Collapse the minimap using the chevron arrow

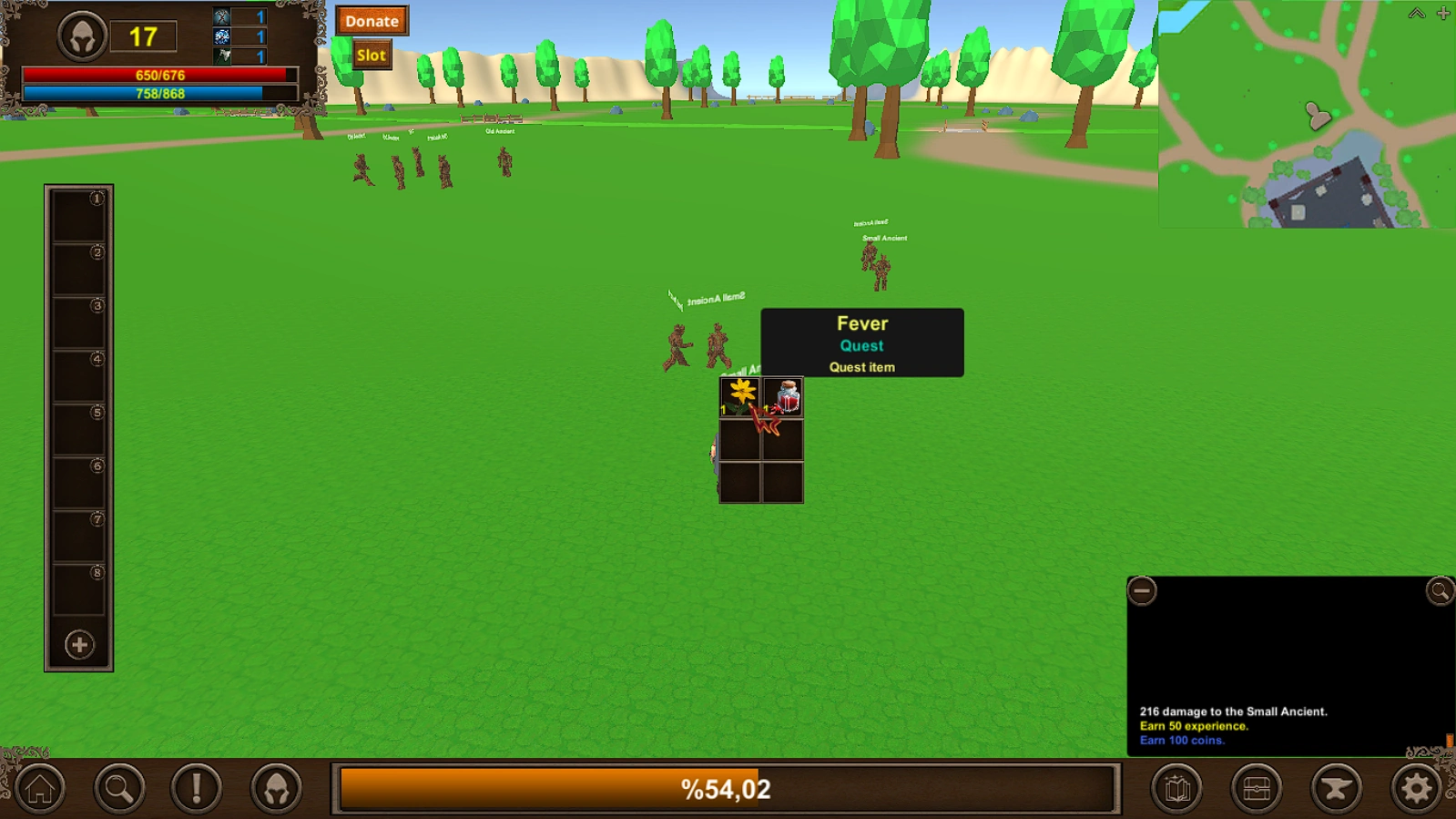[x=1417, y=14]
